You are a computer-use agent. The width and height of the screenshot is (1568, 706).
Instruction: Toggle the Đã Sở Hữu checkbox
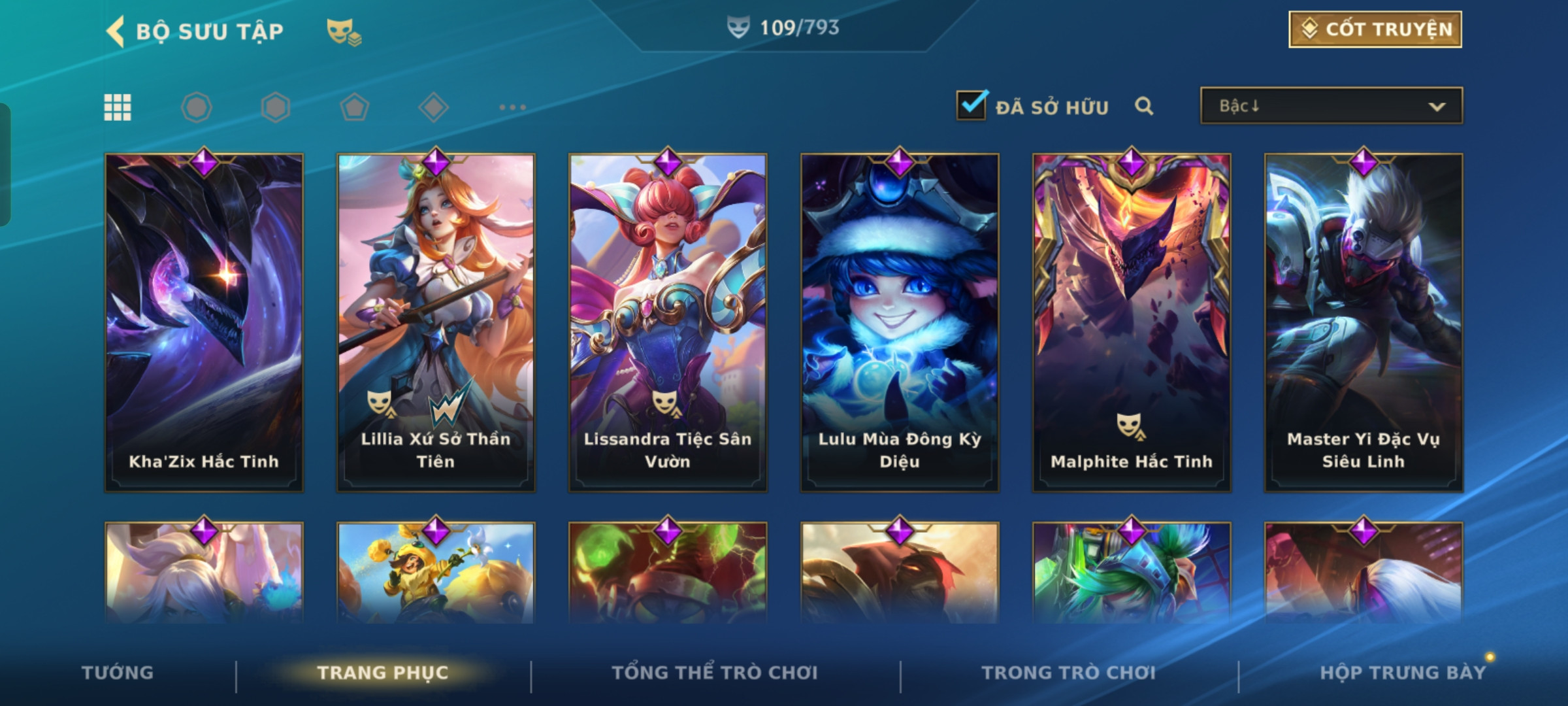click(972, 105)
